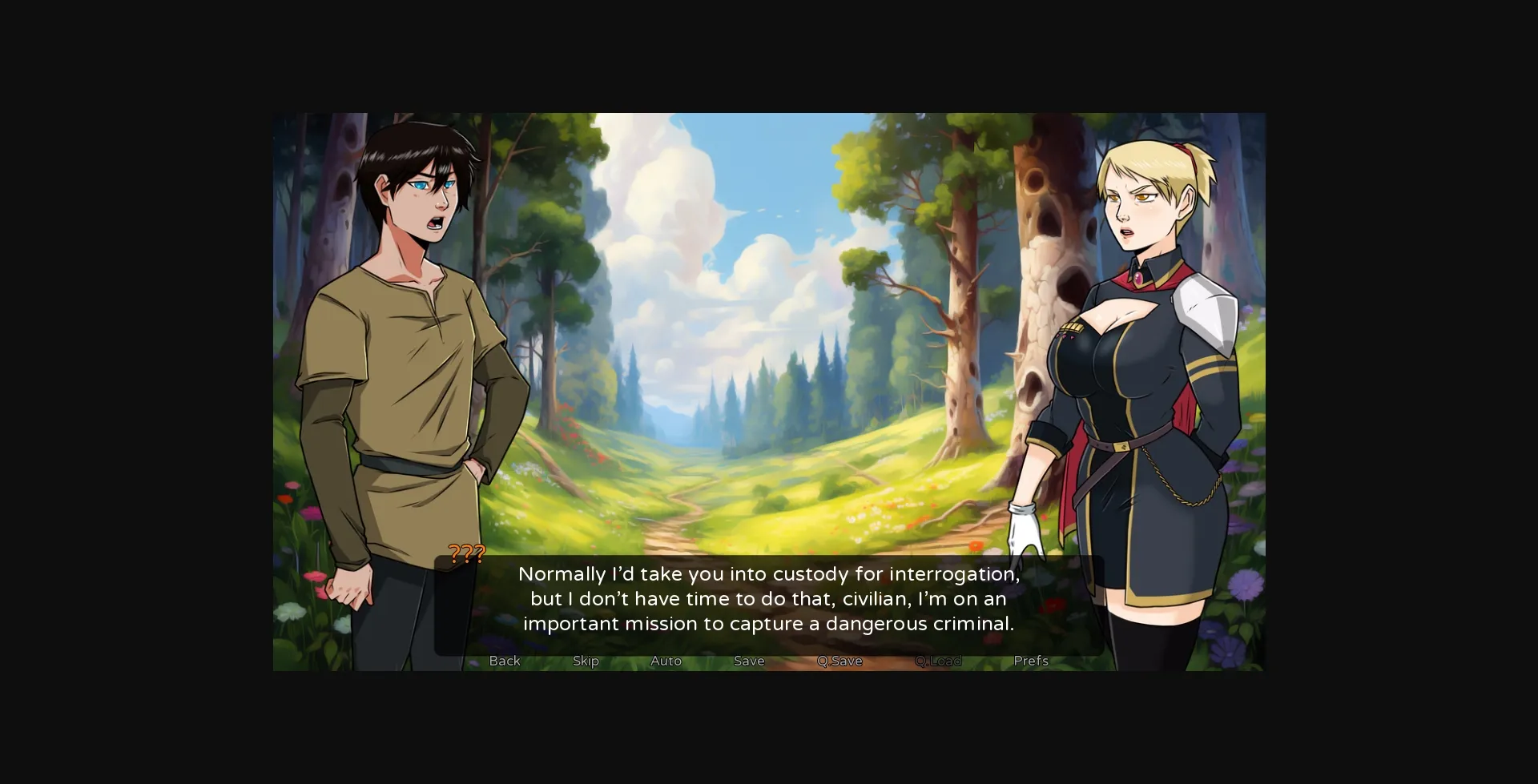
Task: Open the Prefs settings screen
Action: point(1030,661)
